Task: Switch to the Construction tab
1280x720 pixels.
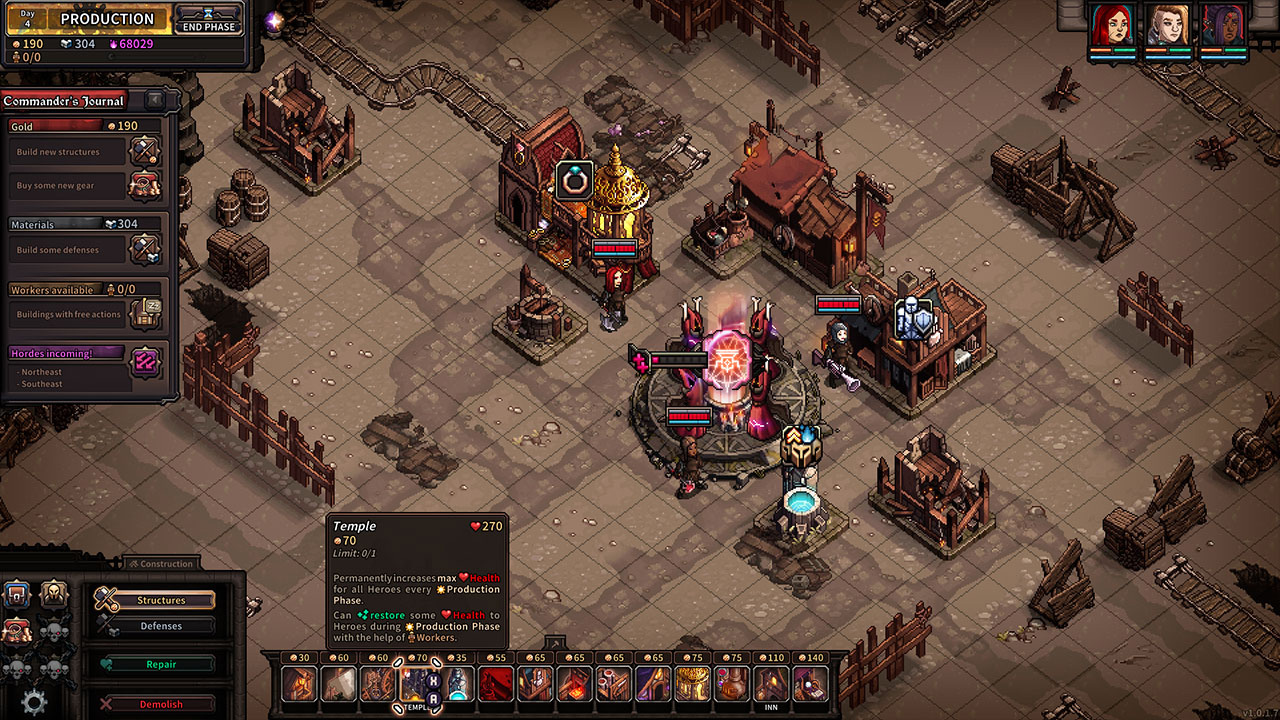Action: tap(163, 563)
